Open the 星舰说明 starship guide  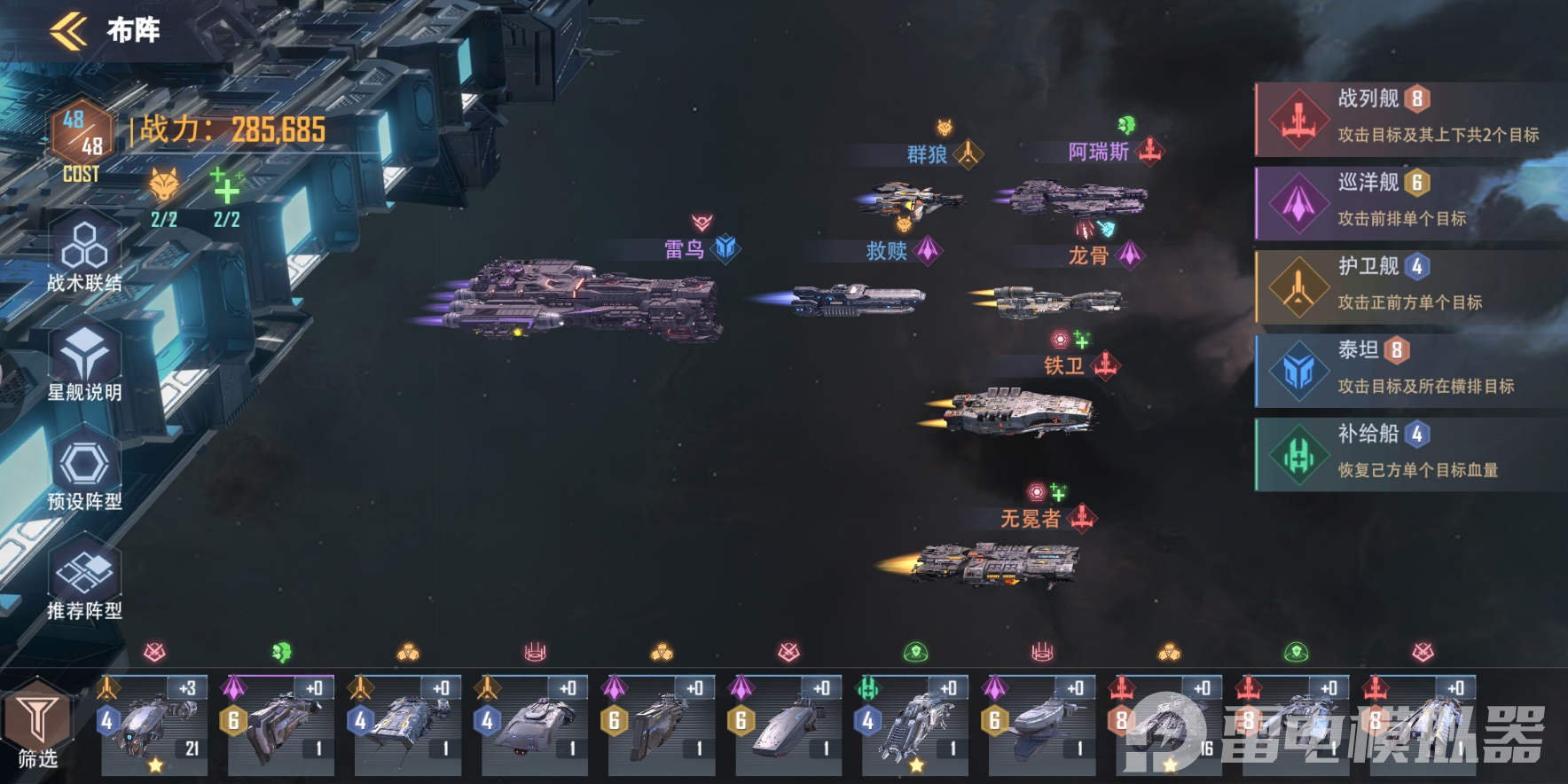[x=84, y=364]
